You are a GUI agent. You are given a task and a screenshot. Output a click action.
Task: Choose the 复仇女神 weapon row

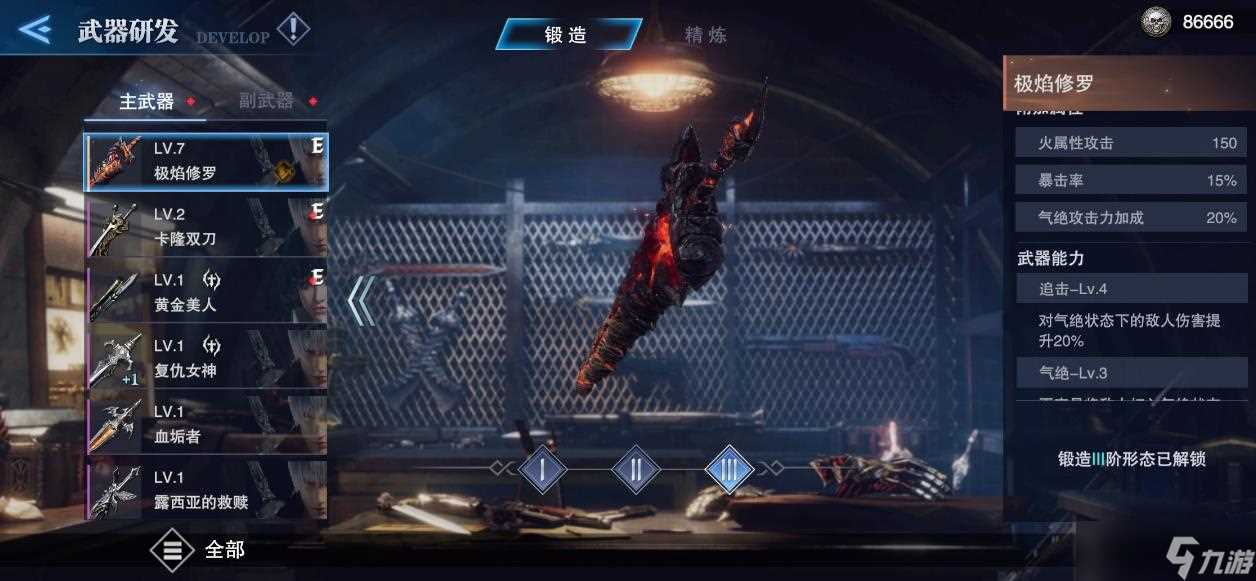point(206,359)
